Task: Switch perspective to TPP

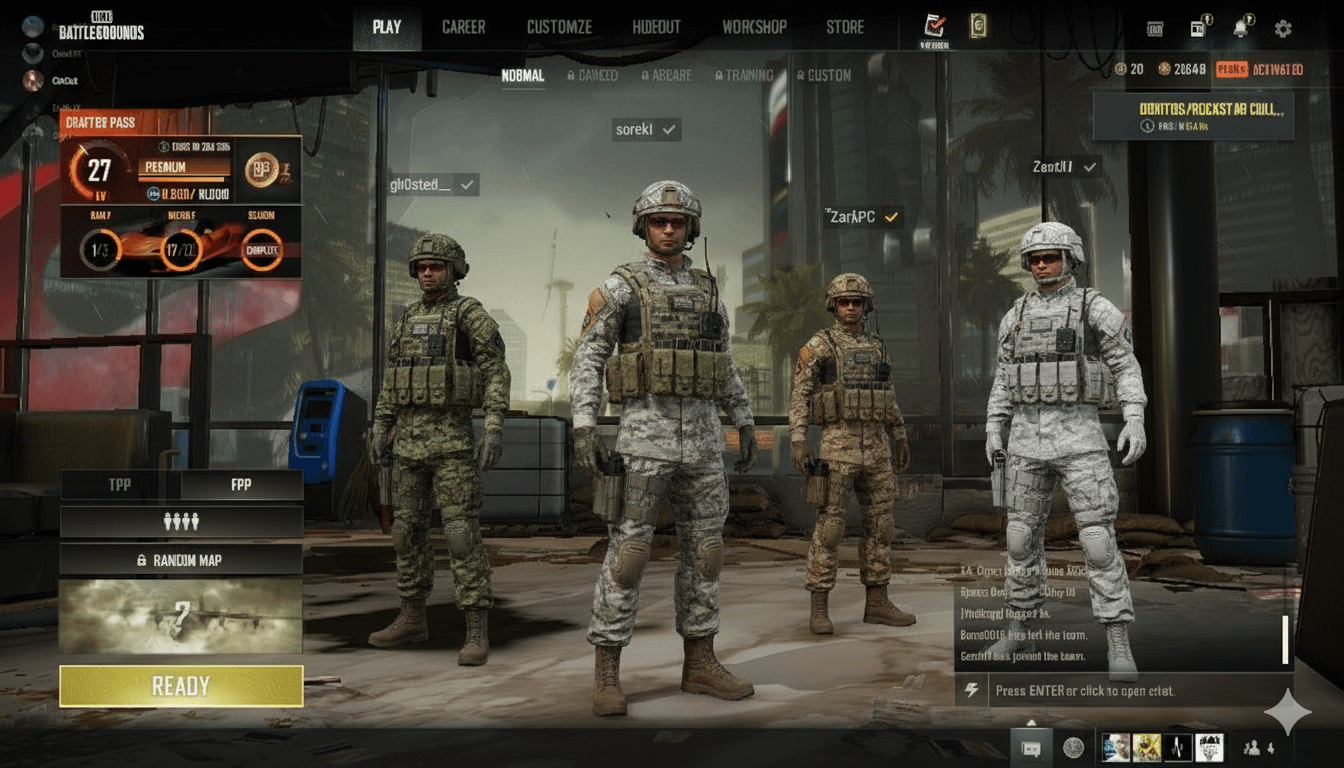Action: (x=120, y=484)
